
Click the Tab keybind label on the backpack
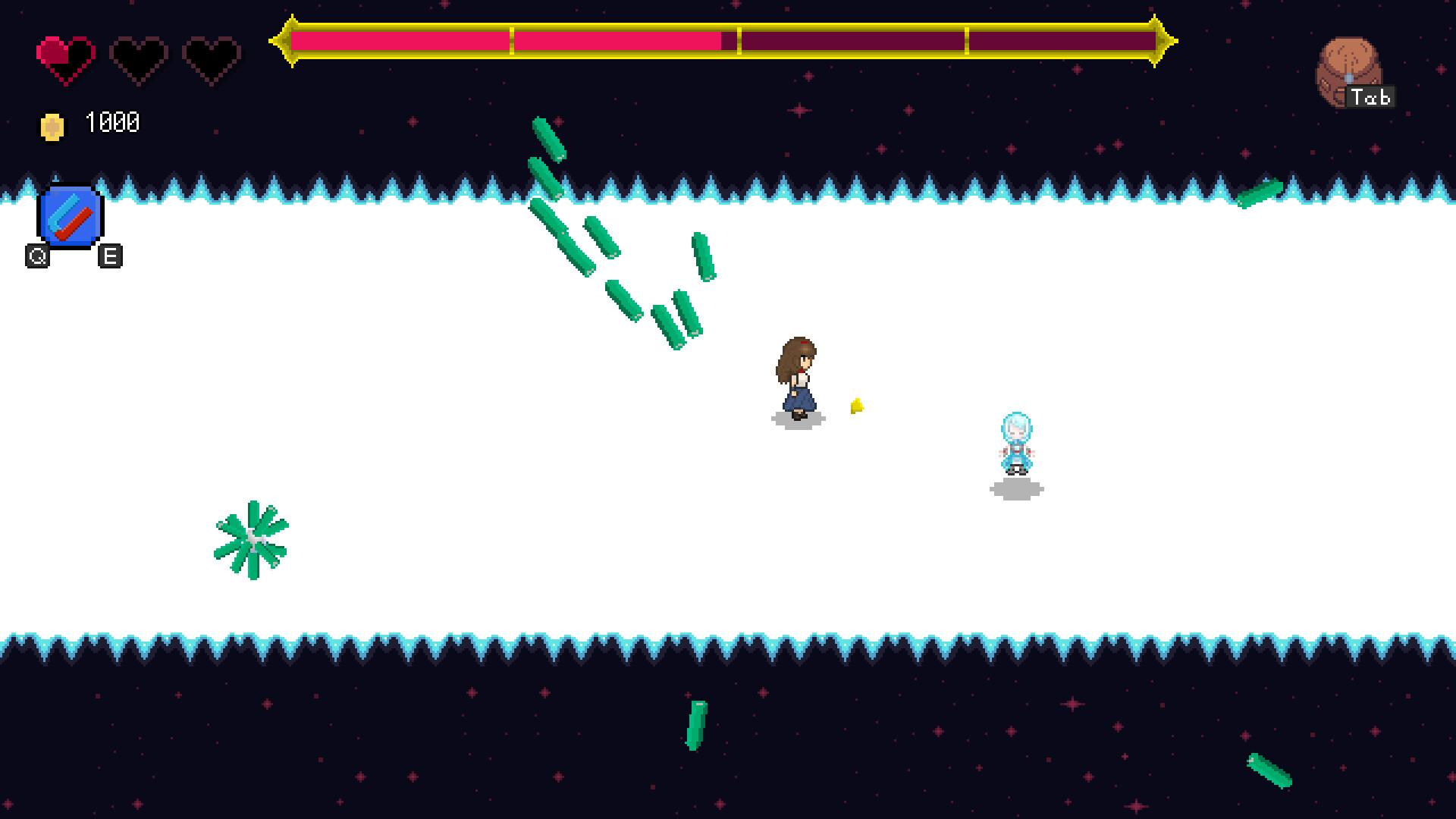tap(1370, 98)
